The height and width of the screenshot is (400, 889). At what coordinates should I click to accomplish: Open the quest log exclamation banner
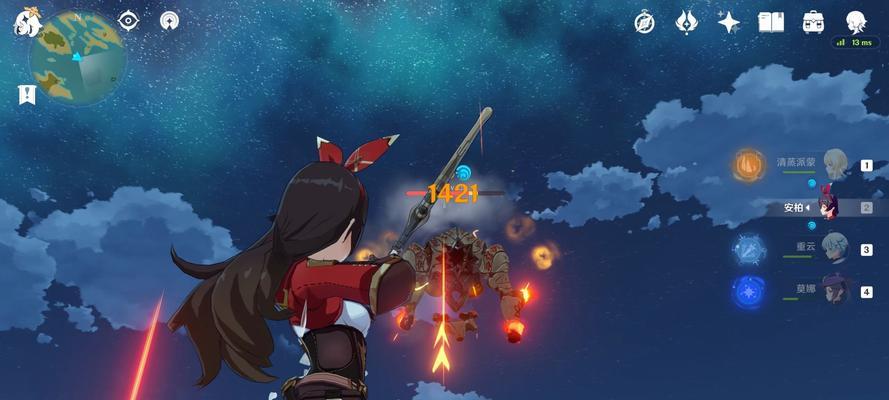26,95
